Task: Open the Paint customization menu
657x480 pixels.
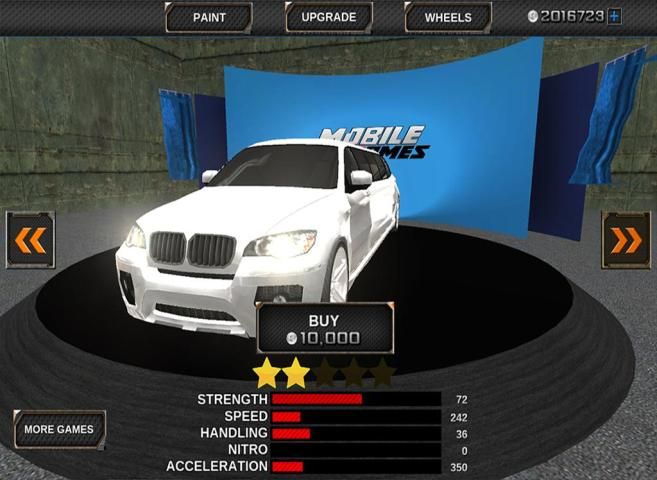Action: tap(208, 17)
